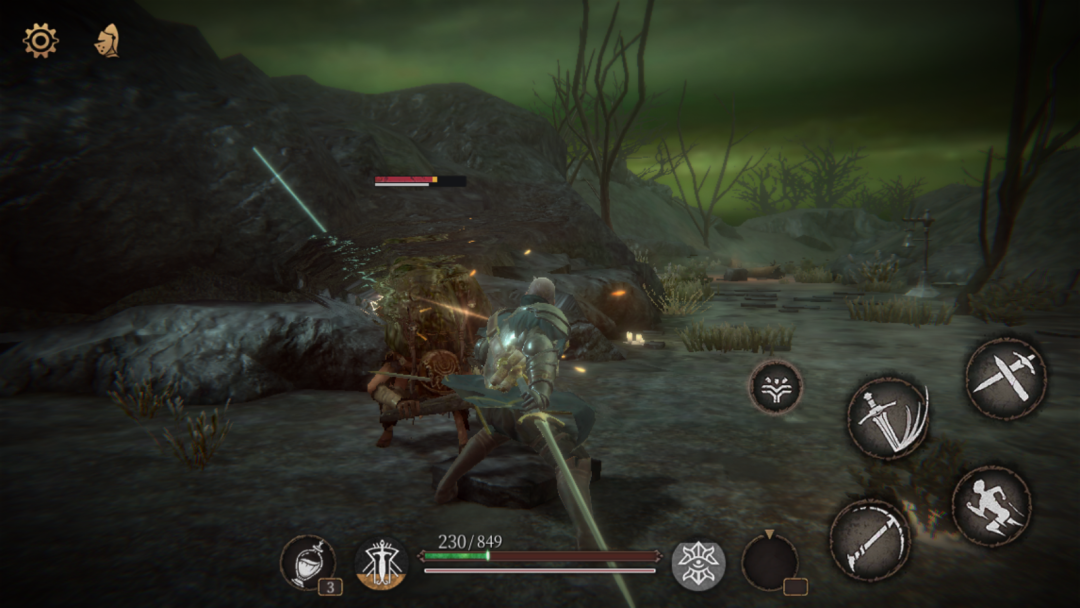The height and width of the screenshot is (608, 1080).
Task: Perform the sword slash attack
Action: click(x=888, y=417)
